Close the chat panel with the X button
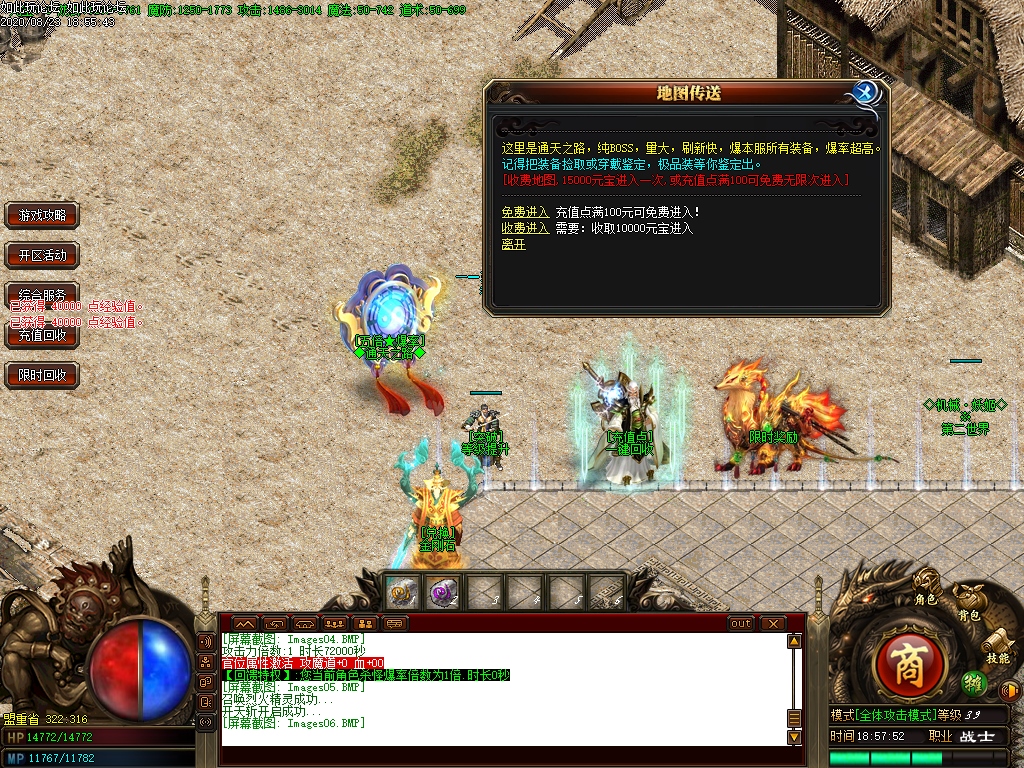 click(x=772, y=623)
